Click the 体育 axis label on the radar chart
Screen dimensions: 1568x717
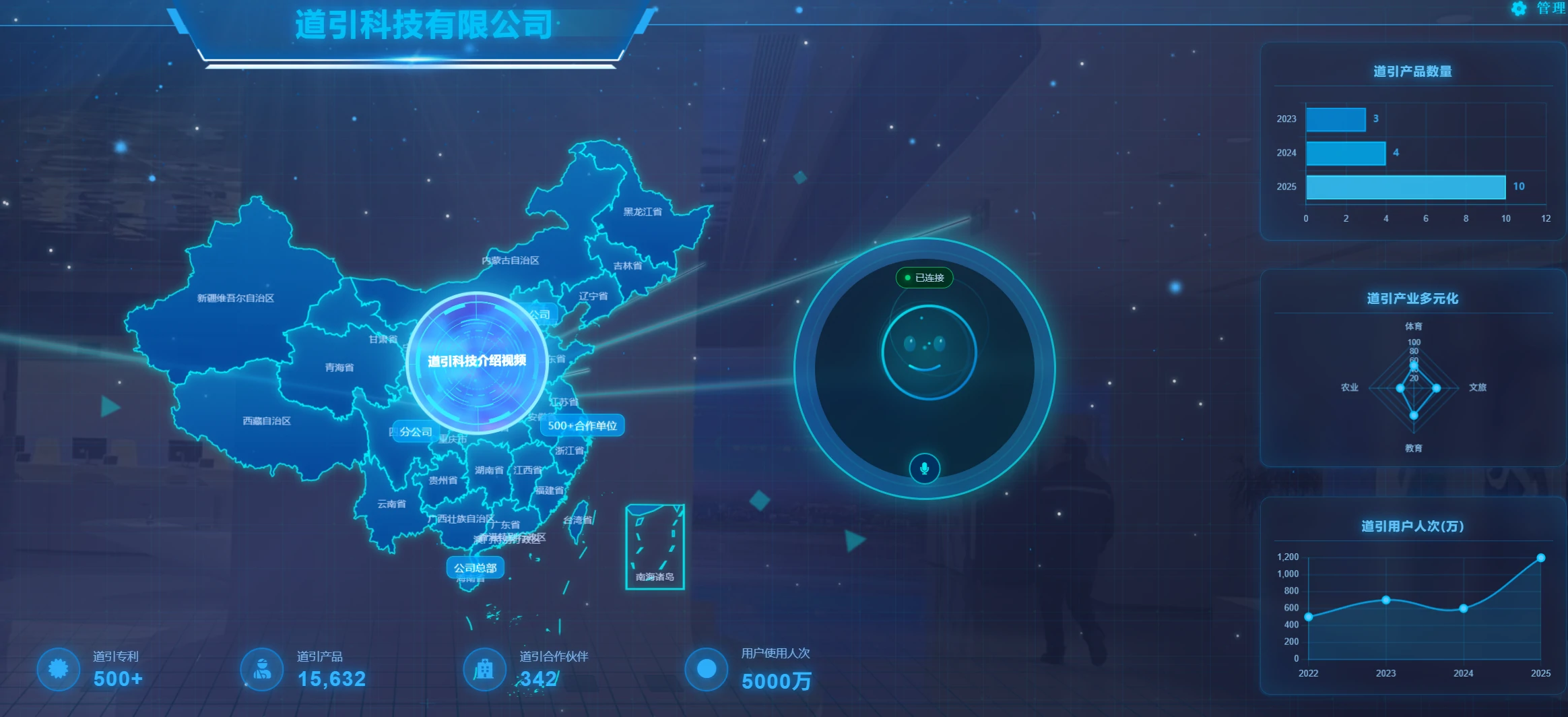(1414, 325)
